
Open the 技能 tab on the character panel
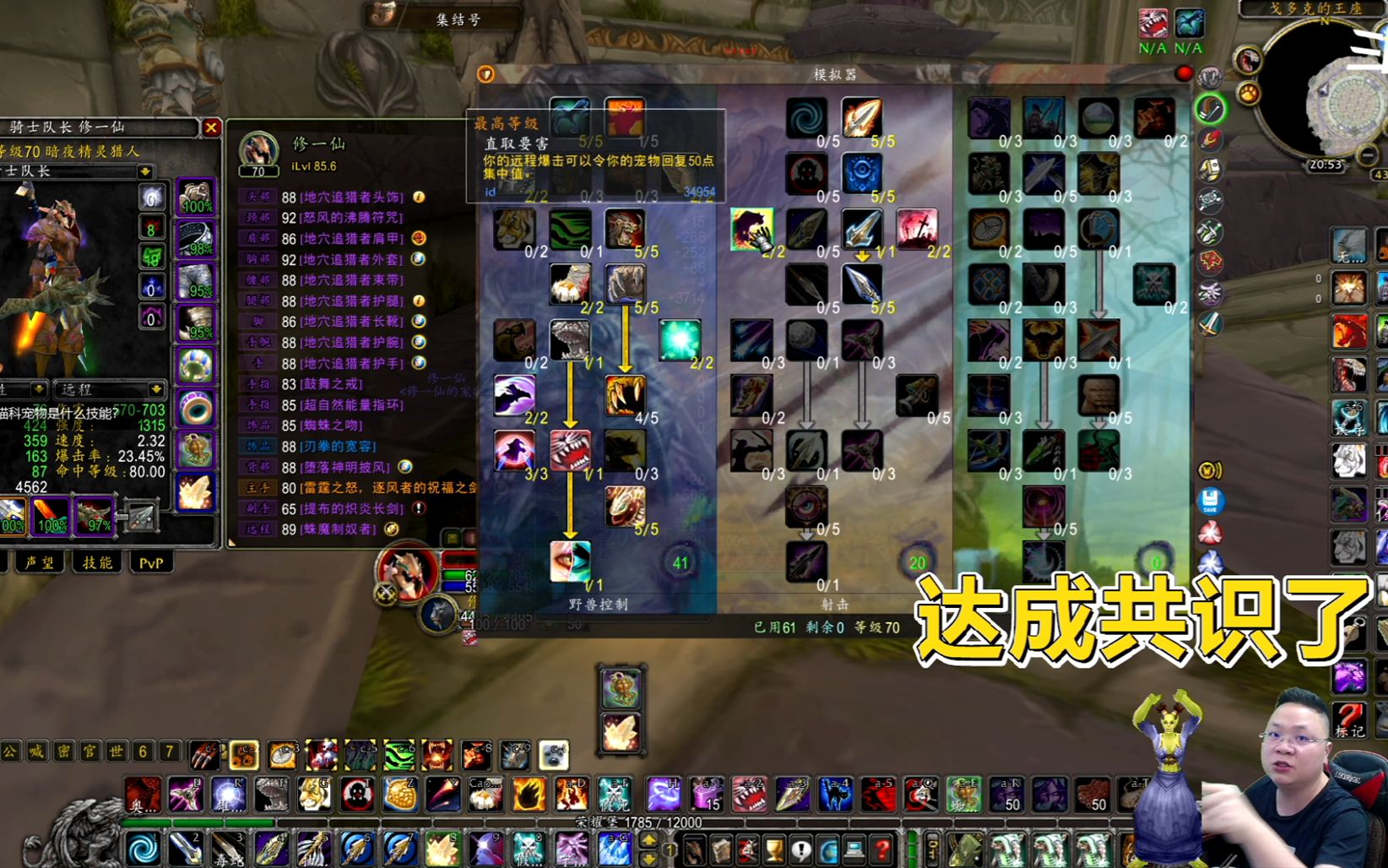pos(97,560)
